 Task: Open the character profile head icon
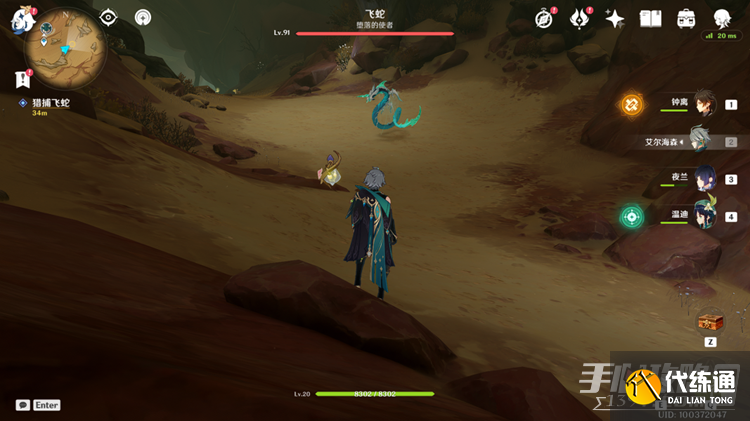(x=721, y=18)
